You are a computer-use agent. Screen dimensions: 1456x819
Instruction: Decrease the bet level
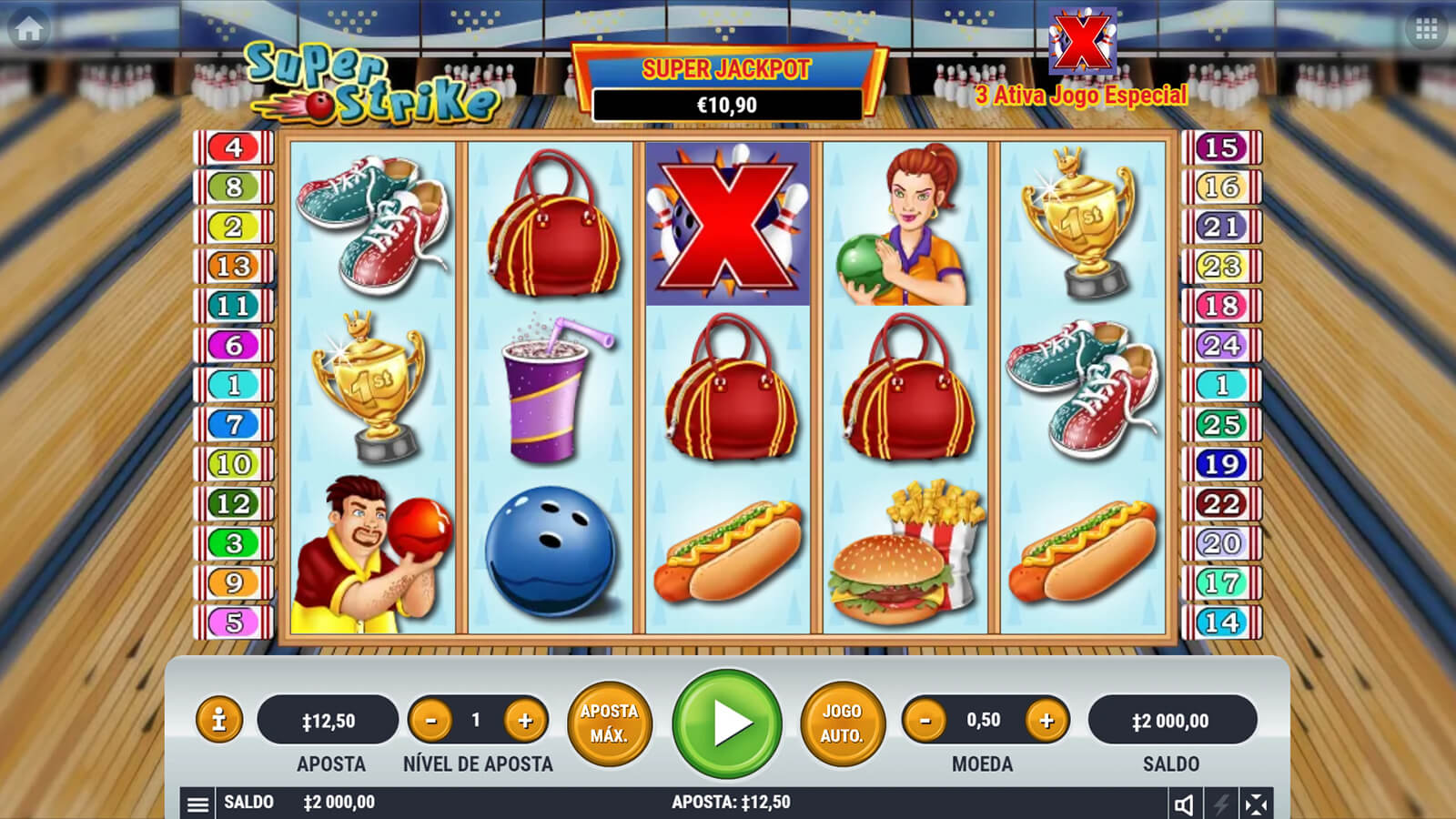click(x=431, y=721)
